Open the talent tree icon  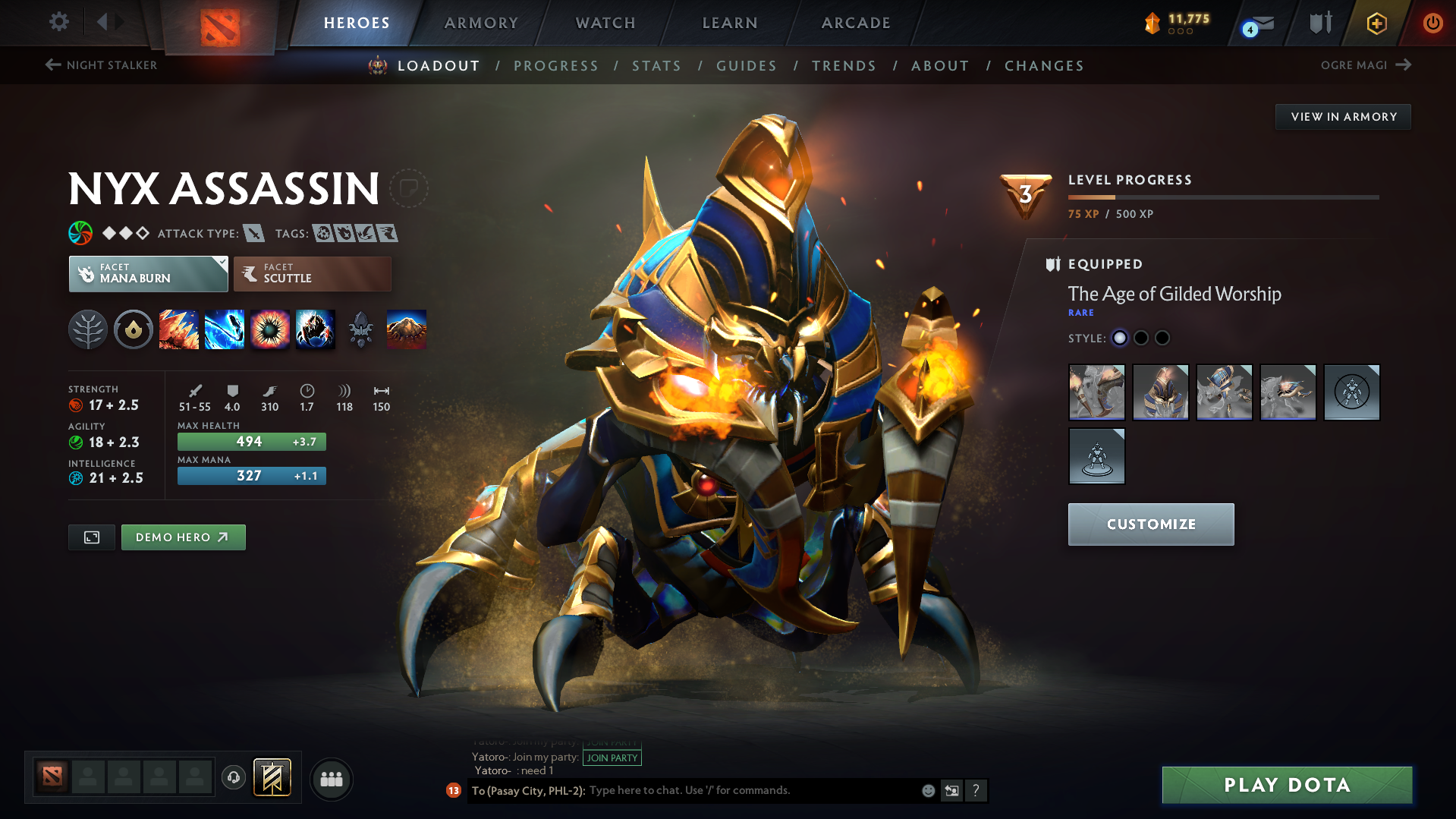tap(87, 329)
